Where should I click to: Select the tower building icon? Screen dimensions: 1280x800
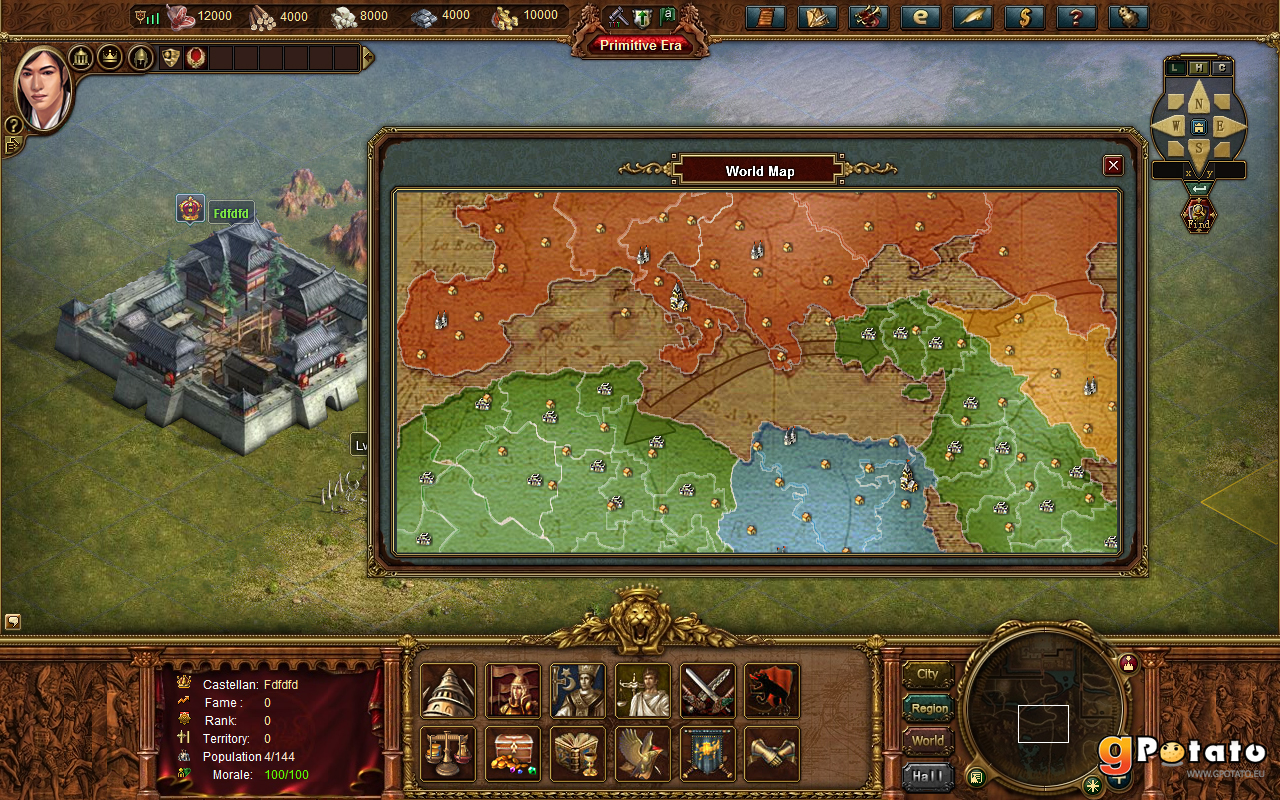[448, 690]
